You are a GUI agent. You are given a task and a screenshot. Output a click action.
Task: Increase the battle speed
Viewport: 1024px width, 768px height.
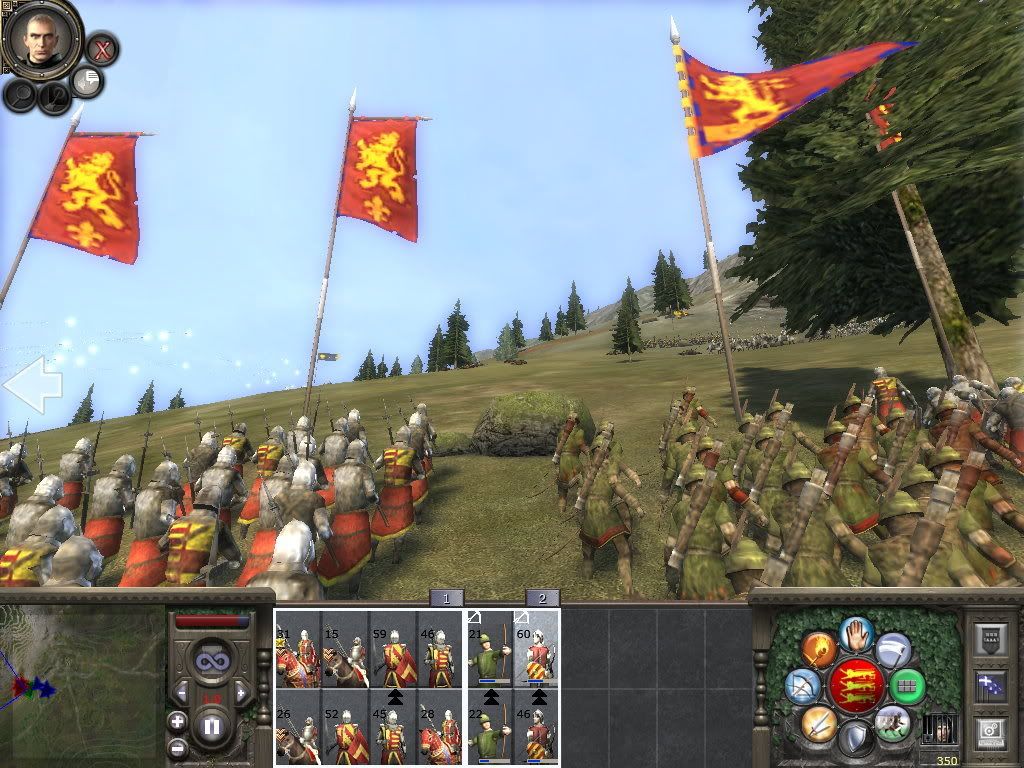240,692
